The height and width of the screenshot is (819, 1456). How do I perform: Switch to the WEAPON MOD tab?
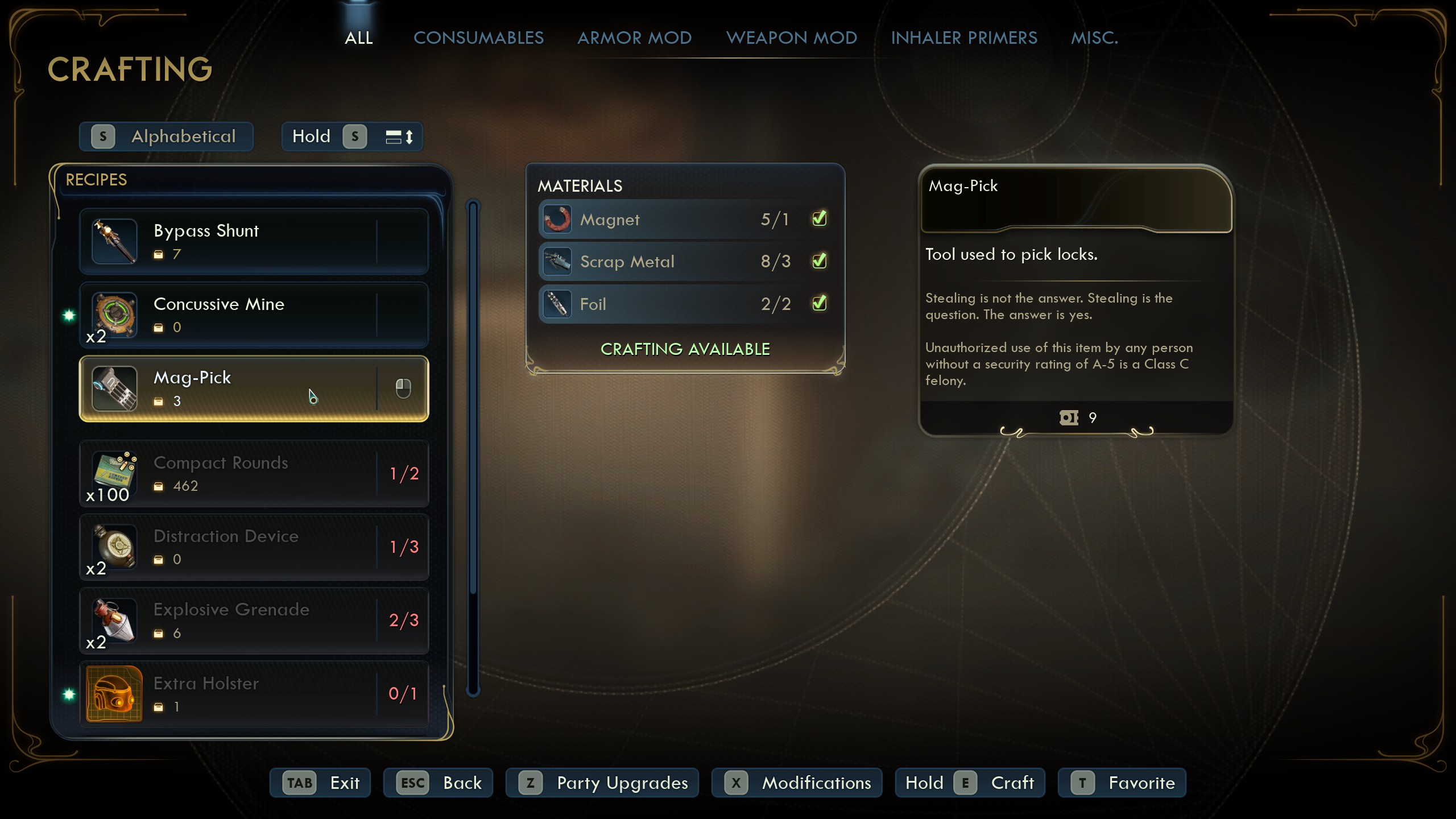click(791, 38)
